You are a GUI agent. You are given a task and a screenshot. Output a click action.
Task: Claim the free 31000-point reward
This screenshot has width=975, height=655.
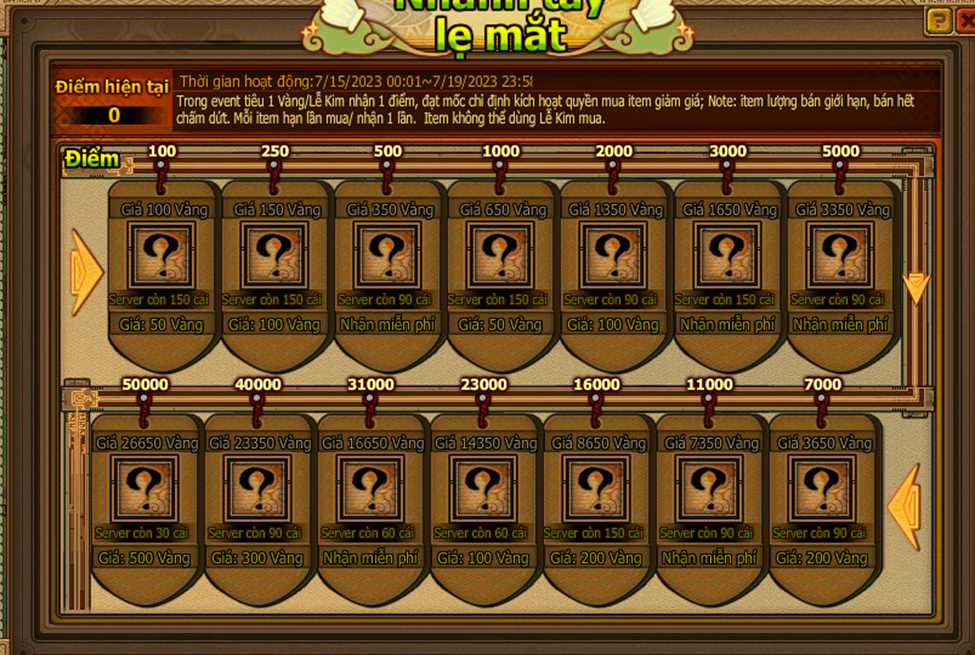(370, 558)
